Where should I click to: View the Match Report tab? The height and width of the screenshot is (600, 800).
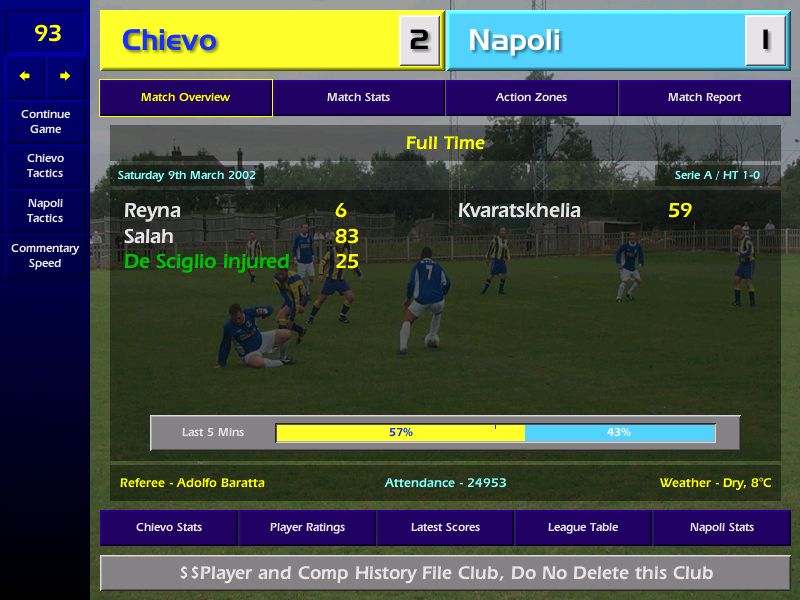click(x=704, y=98)
